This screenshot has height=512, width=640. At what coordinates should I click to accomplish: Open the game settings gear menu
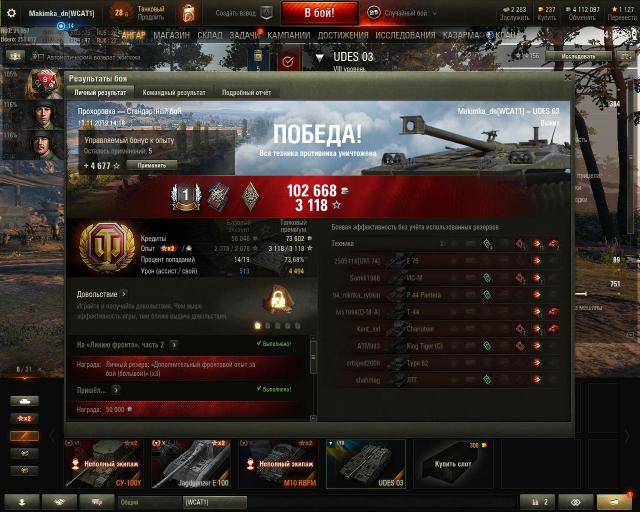(x=11, y=13)
